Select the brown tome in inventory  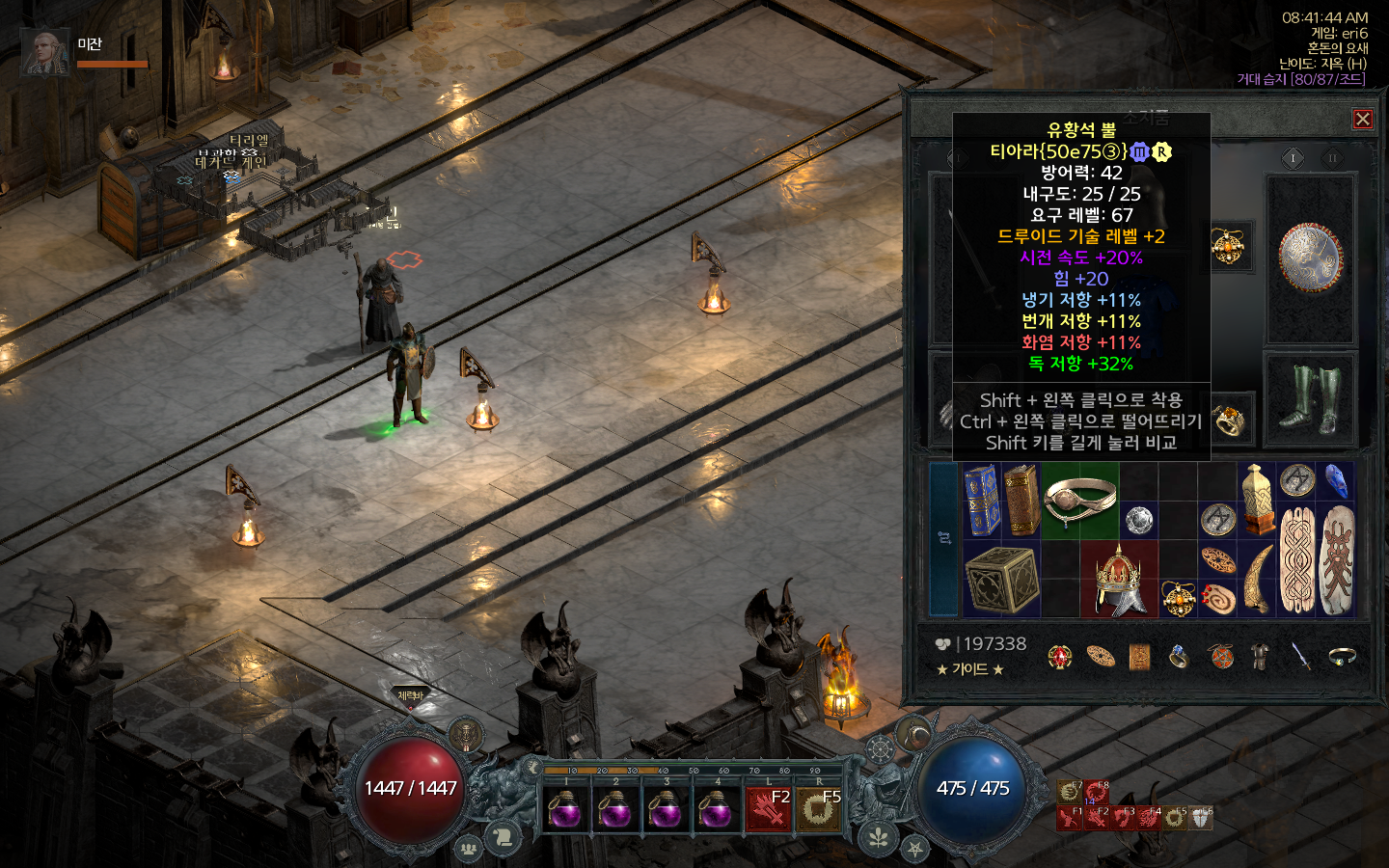[x=1021, y=500]
